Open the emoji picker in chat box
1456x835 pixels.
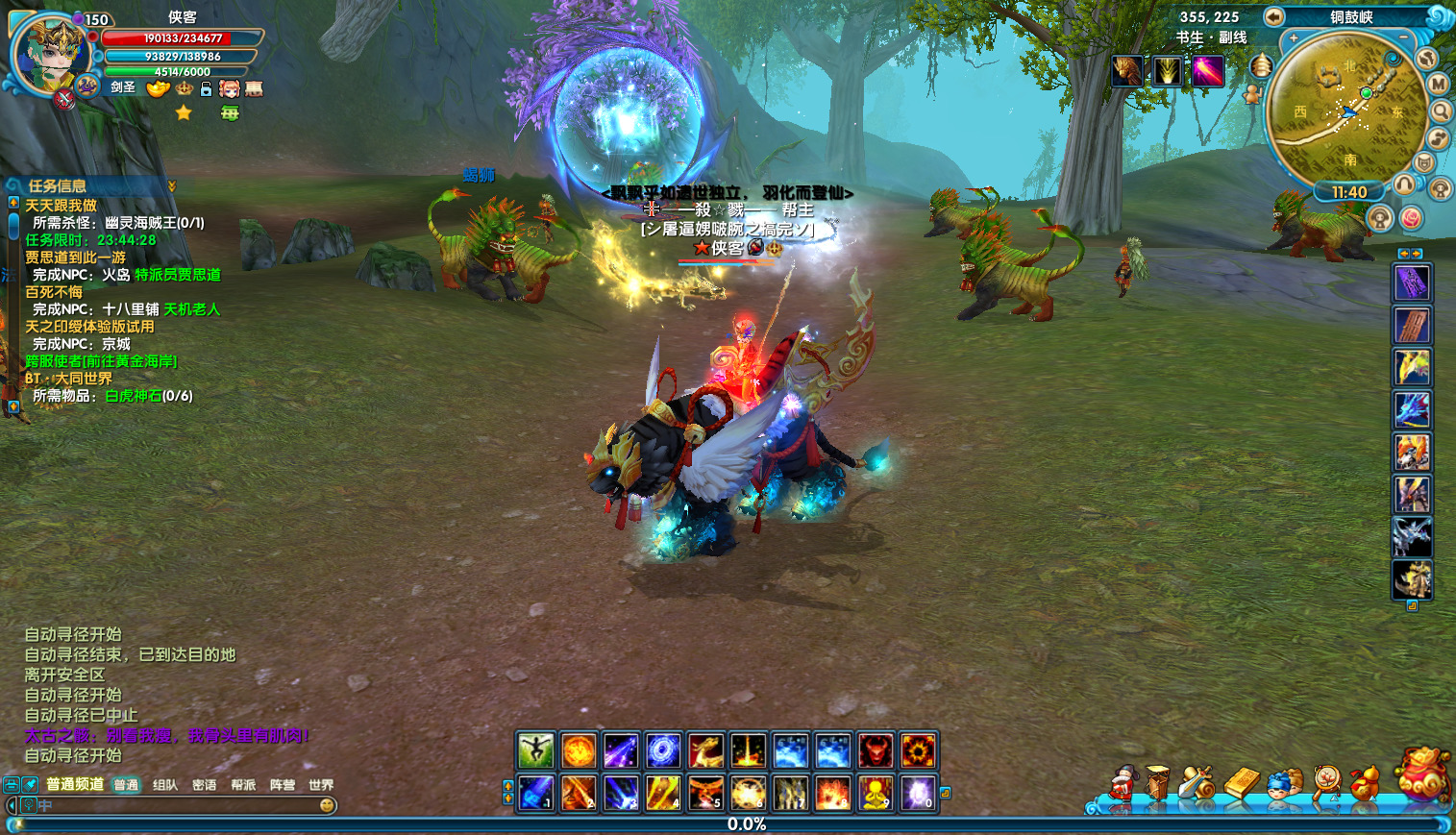[327, 805]
